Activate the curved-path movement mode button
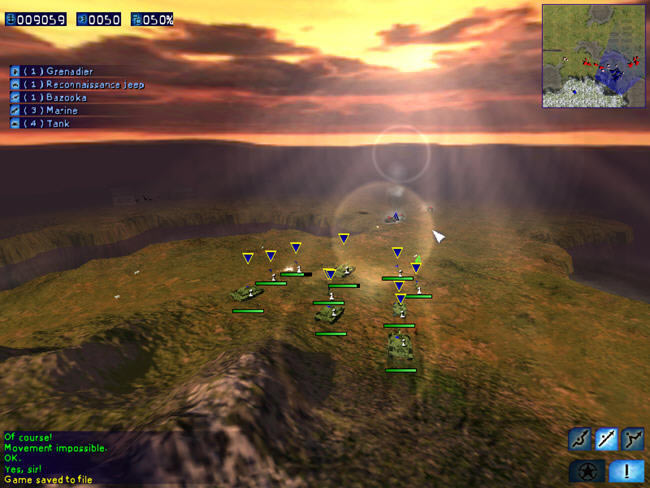This screenshot has width=650, height=488. point(580,438)
